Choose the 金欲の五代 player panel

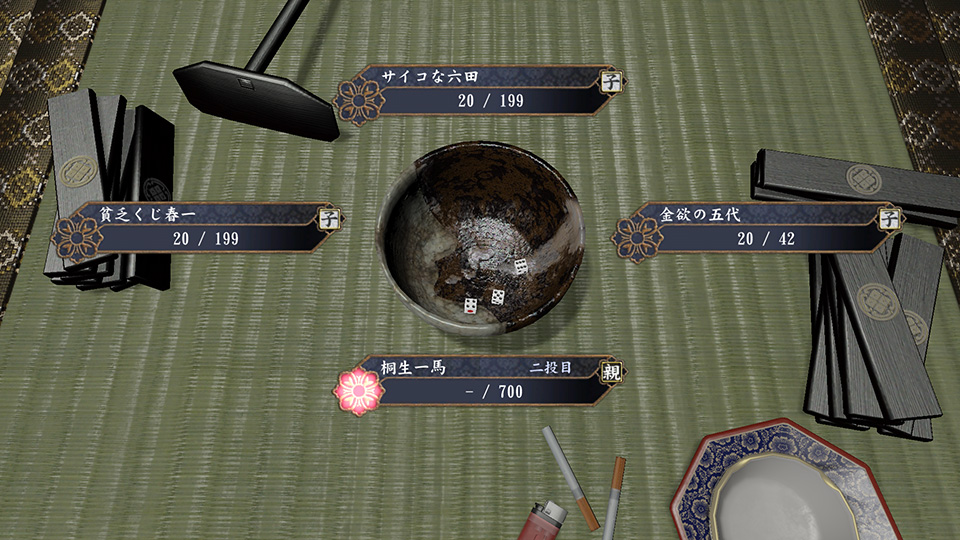click(x=757, y=227)
